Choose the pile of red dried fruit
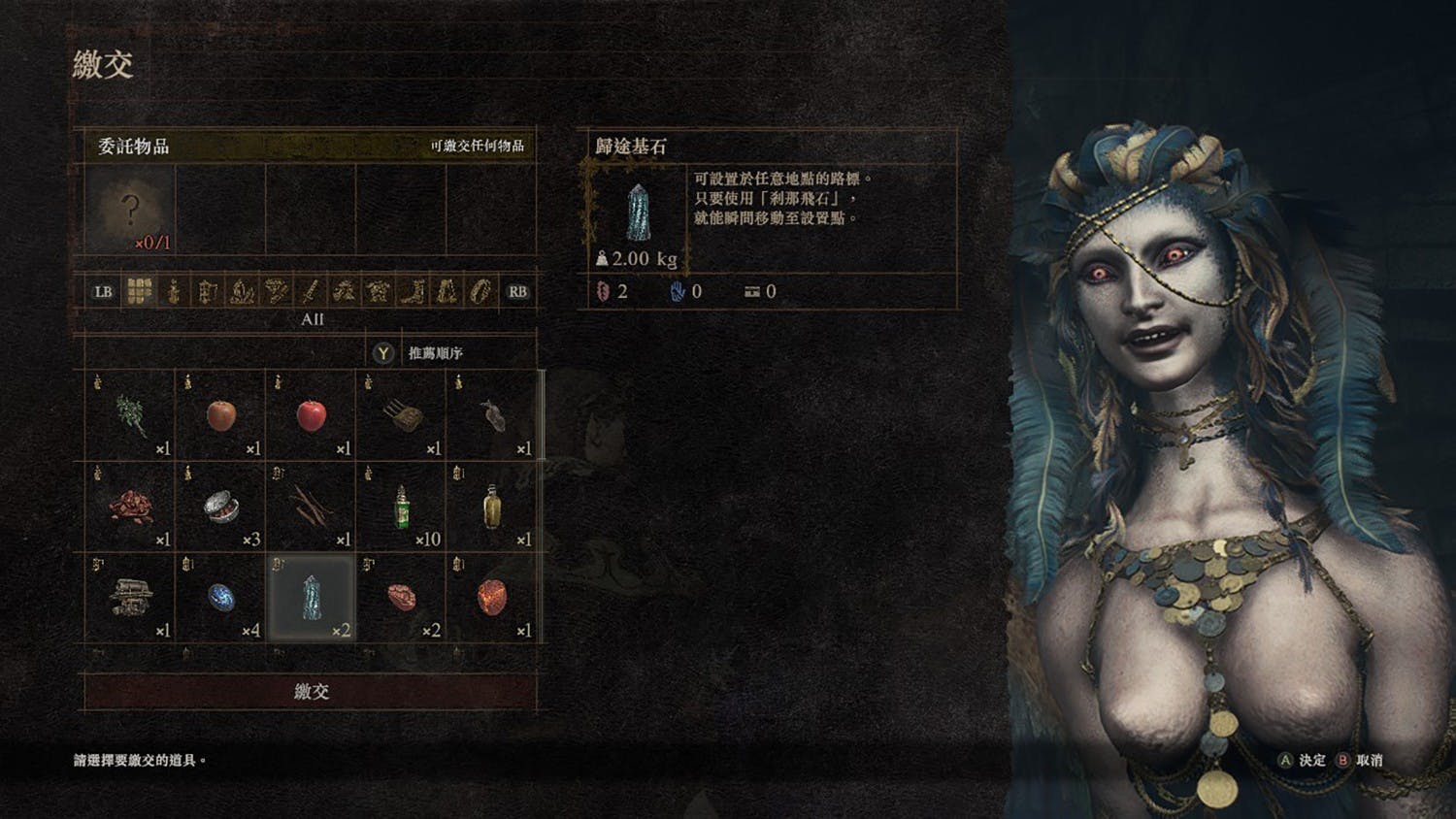The height and width of the screenshot is (819, 1456). [130, 506]
